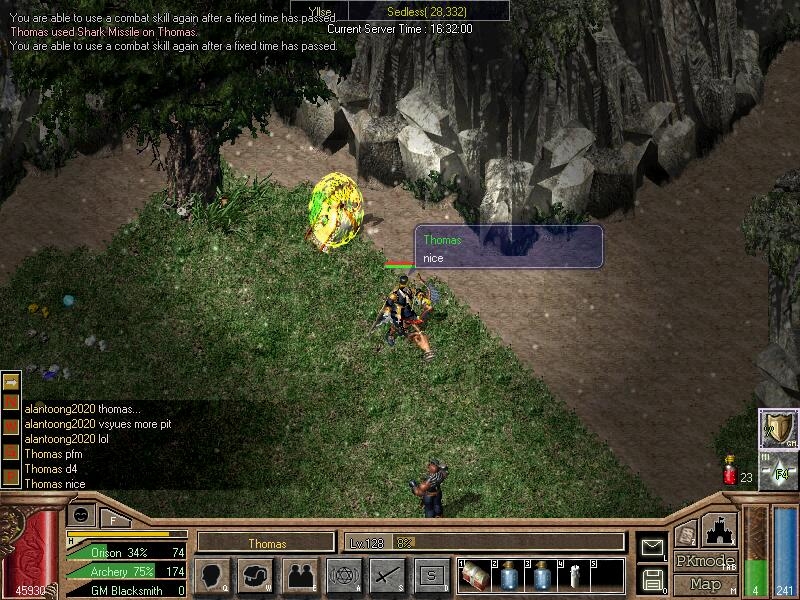Select the treasure chest in quick slot 1

tap(475, 576)
